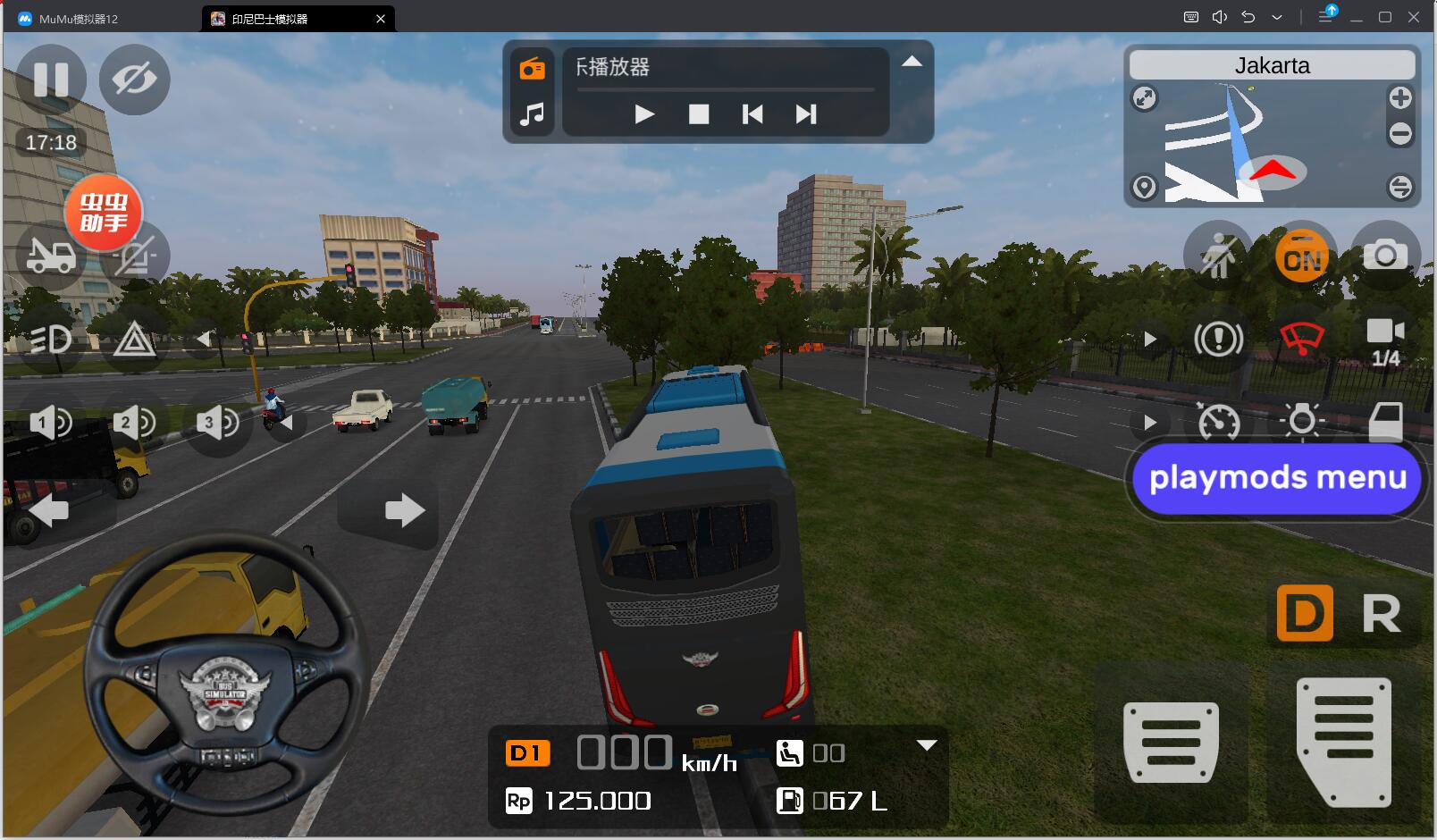
Task: Turn on hazard warning lights
Action: pyautogui.click(x=135, y=340)
